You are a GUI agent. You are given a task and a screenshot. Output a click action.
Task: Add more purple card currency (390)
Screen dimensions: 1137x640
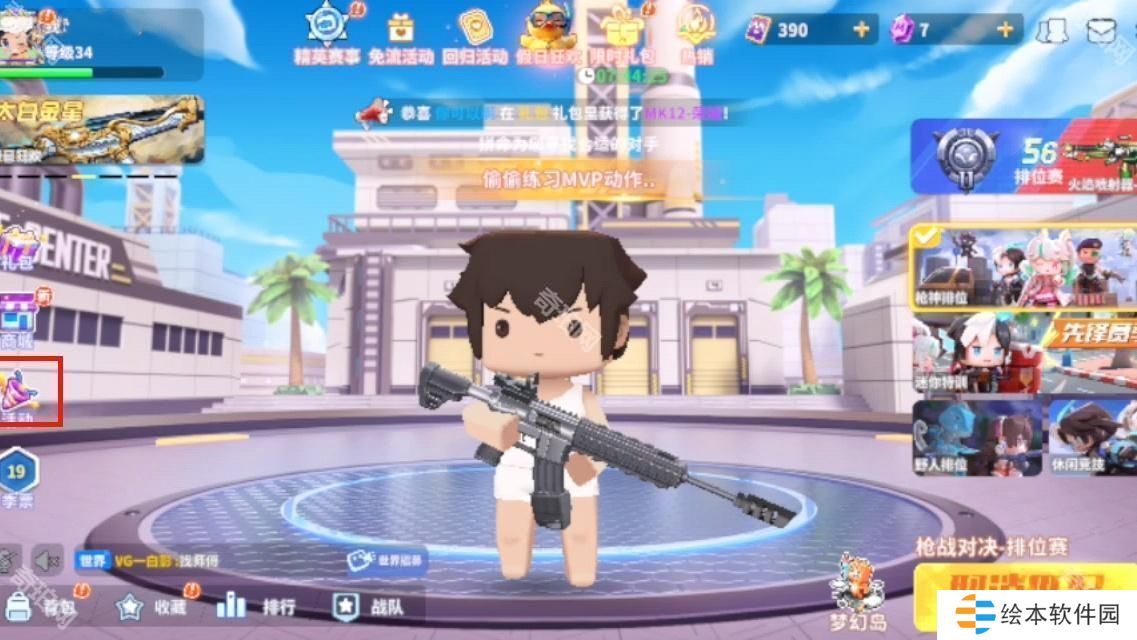pos(861,30)
